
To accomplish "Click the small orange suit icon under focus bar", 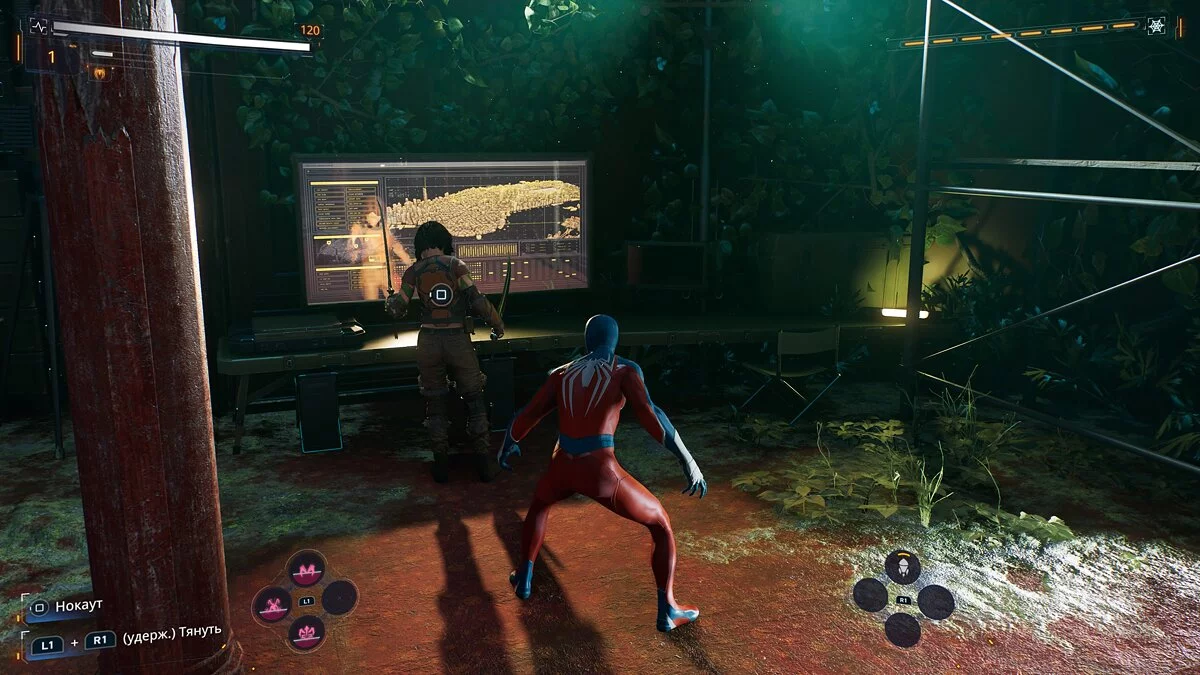I will click(x=99, y=72).
